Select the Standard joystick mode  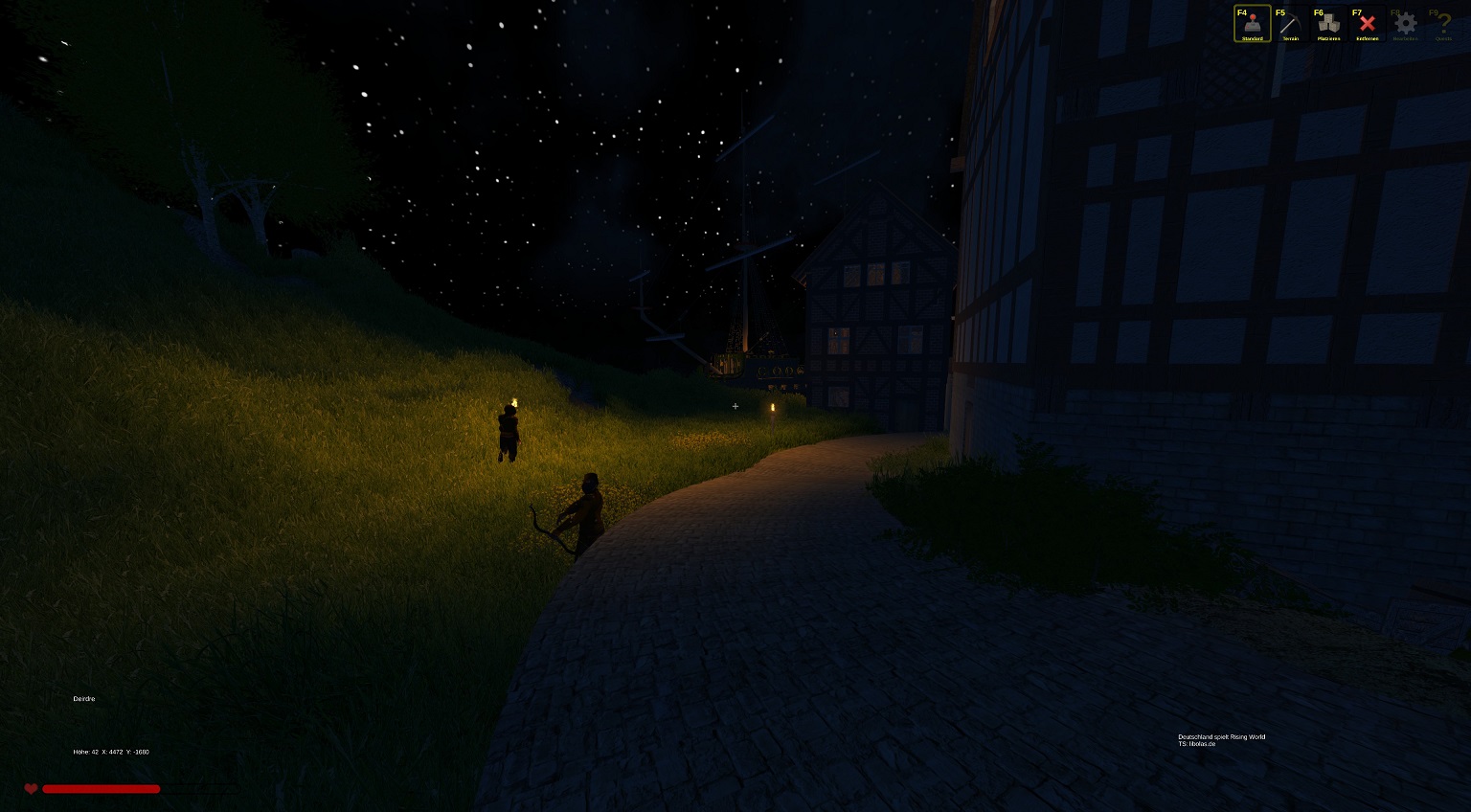click(x=1253, y=24)
